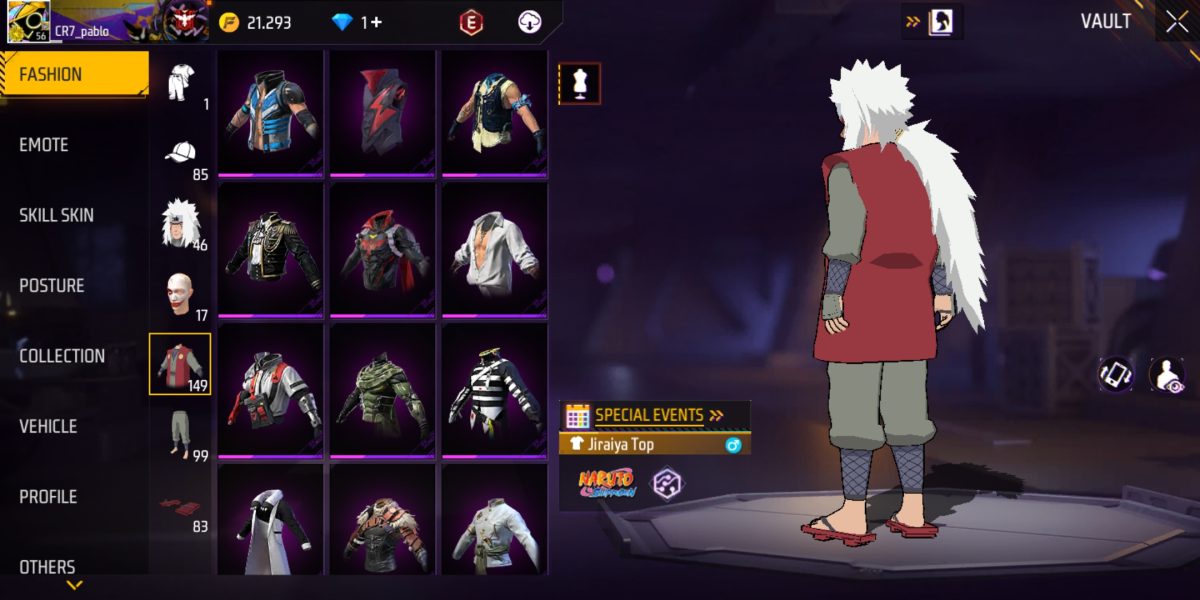This screenshot has height=600, width=1200.
Task: Select the Posture tab
Action: pyautogui.click(x=51, y=285)
